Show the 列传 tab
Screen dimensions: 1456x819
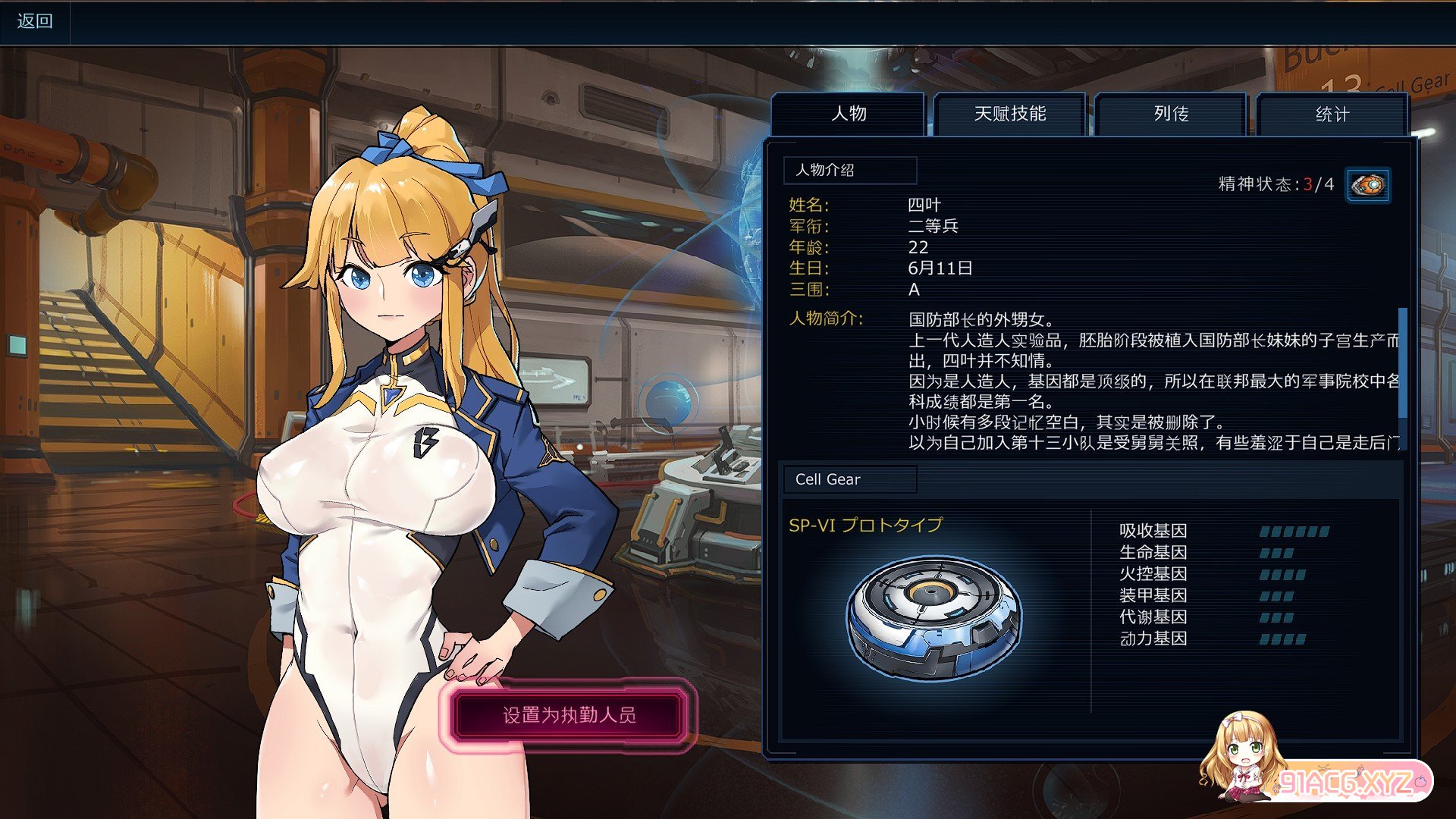1171,114
